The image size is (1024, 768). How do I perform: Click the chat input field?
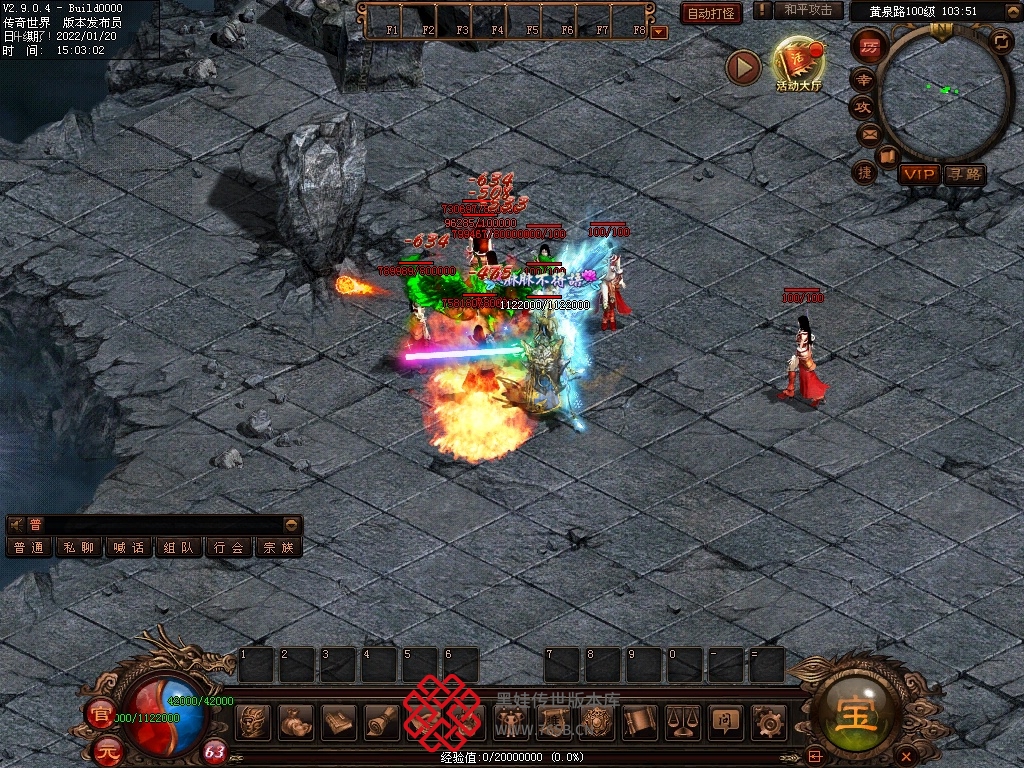(160, 525)
